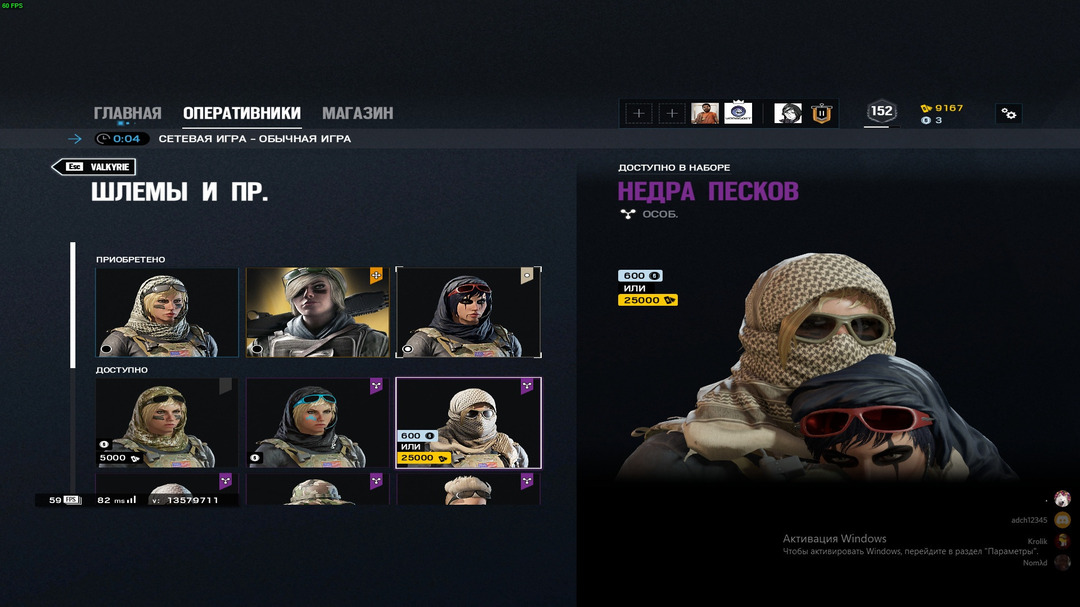1080x607 pixels.
Task: Pick the camo headscarf priced 5000
Action: pyautogui.click(x=167, y=422)
